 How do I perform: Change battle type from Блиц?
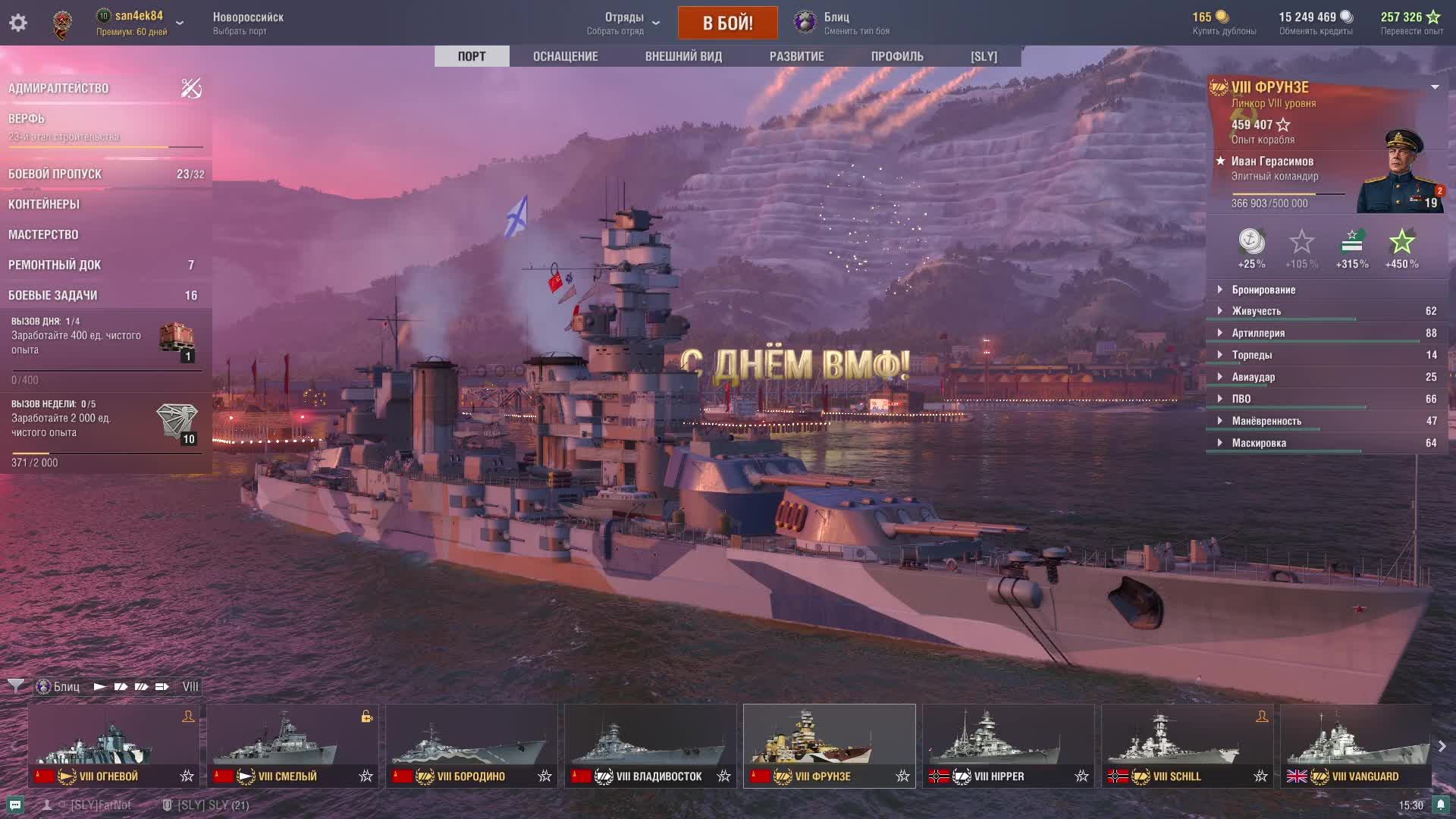(x=840, y=23)
